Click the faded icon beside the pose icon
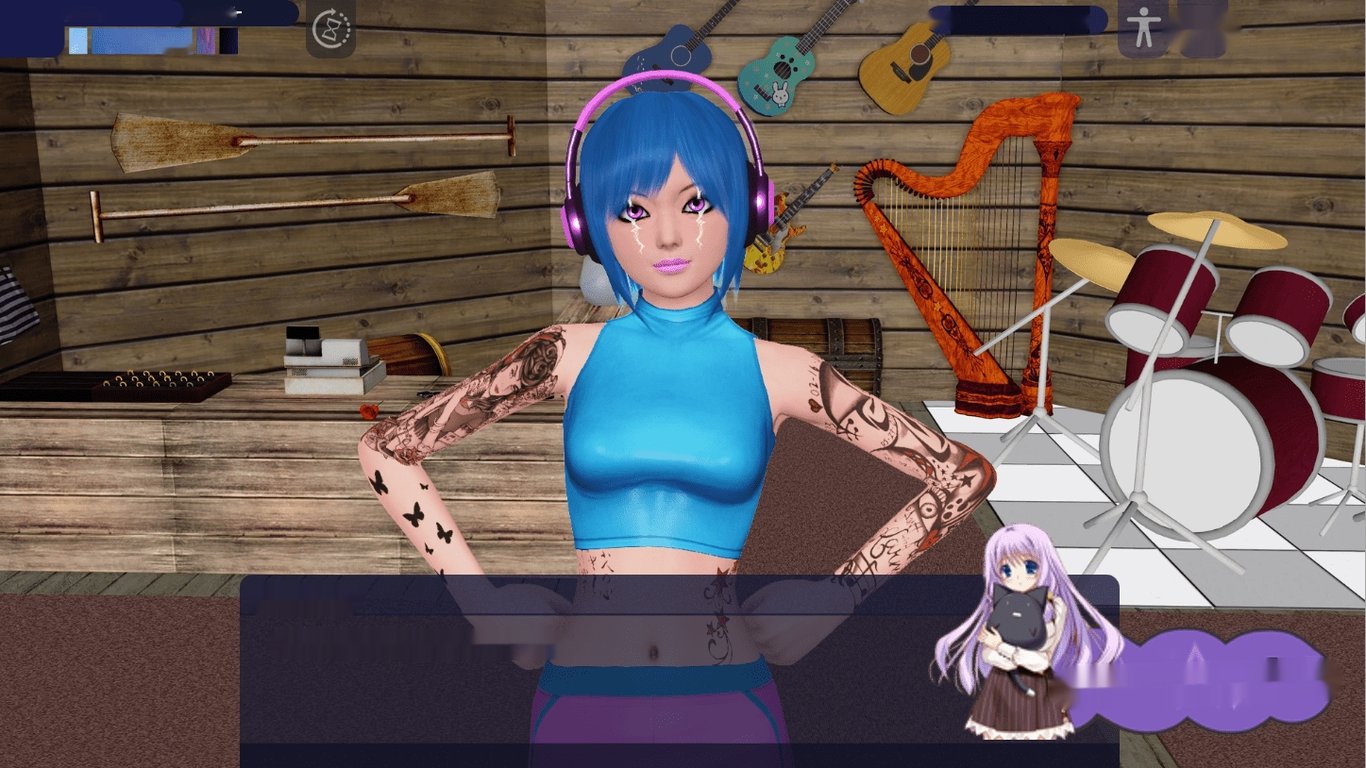1366x768 pixels. (1201, 27)
